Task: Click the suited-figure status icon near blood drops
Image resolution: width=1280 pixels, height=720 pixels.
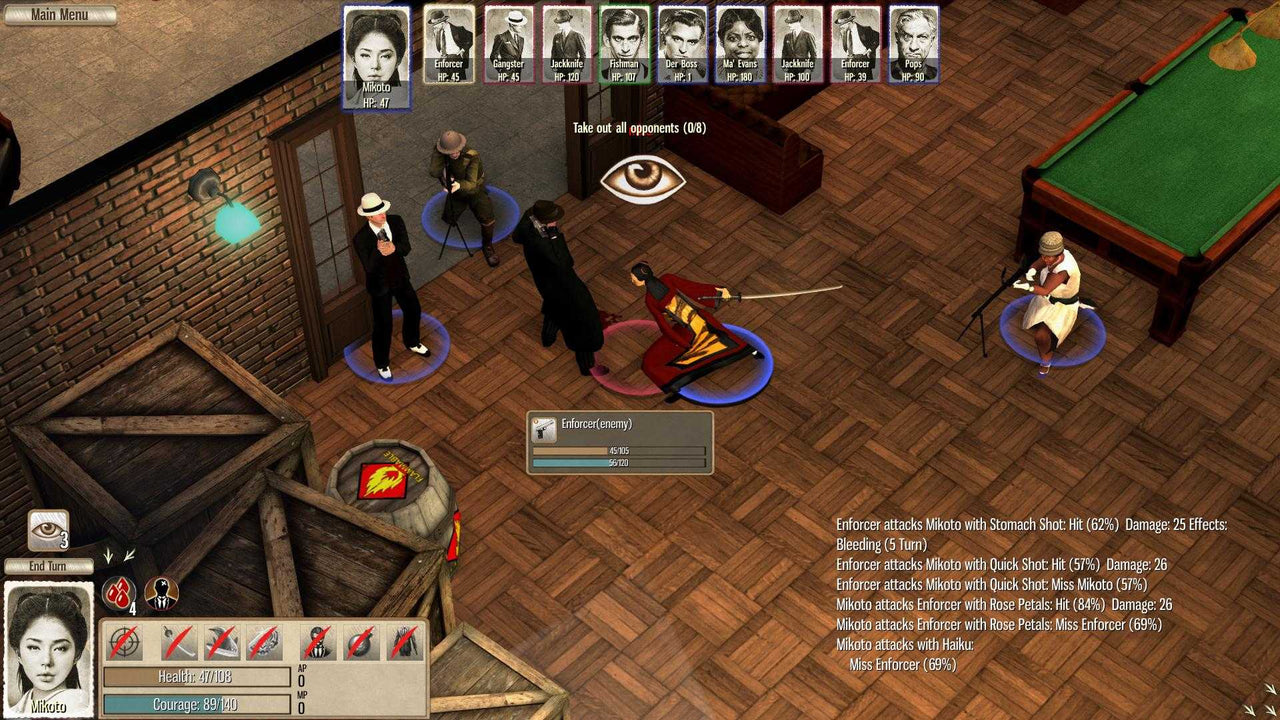Action: (160, 592)
